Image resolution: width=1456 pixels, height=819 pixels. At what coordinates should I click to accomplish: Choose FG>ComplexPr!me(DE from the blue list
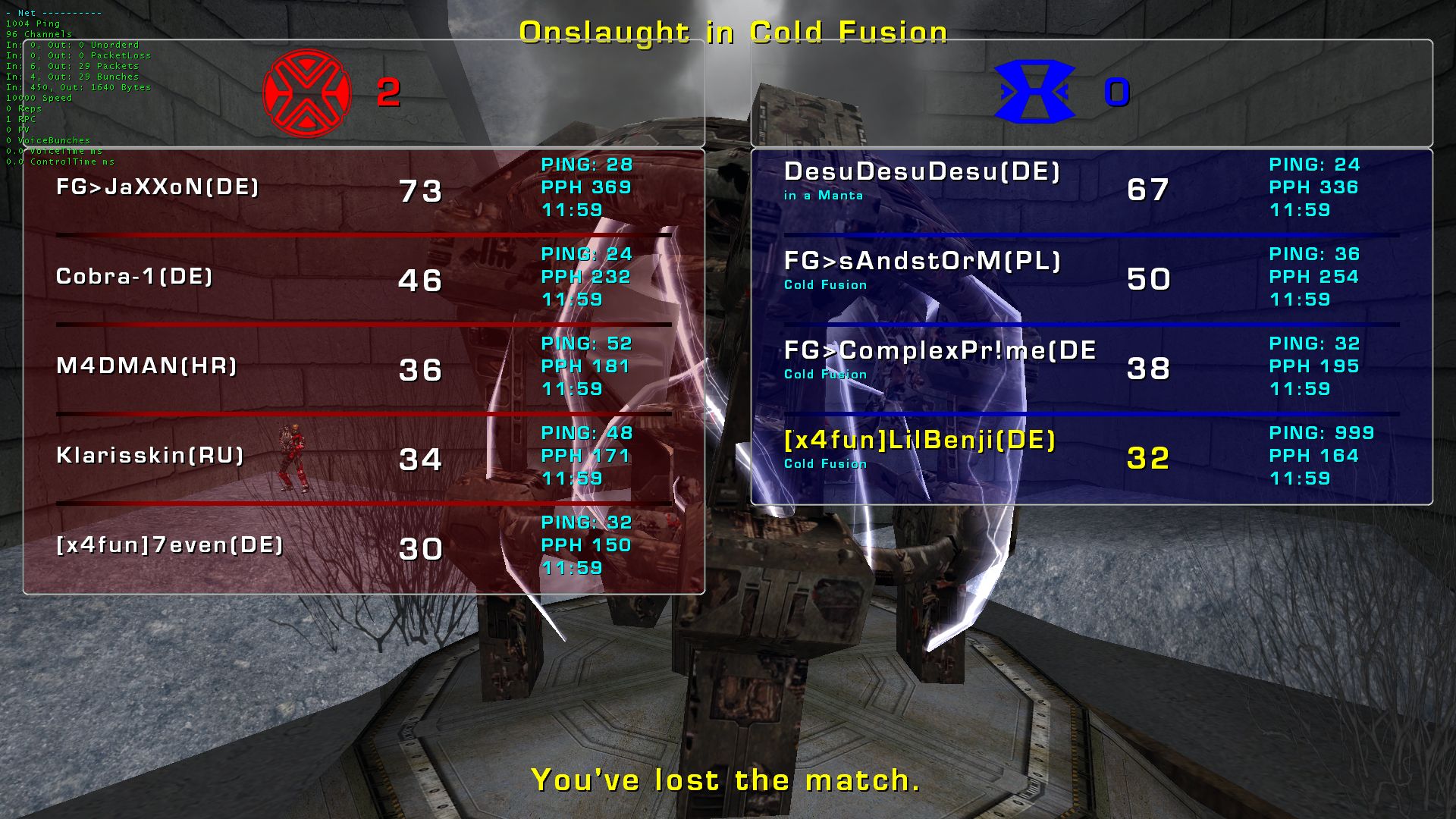tap(940, 351)
